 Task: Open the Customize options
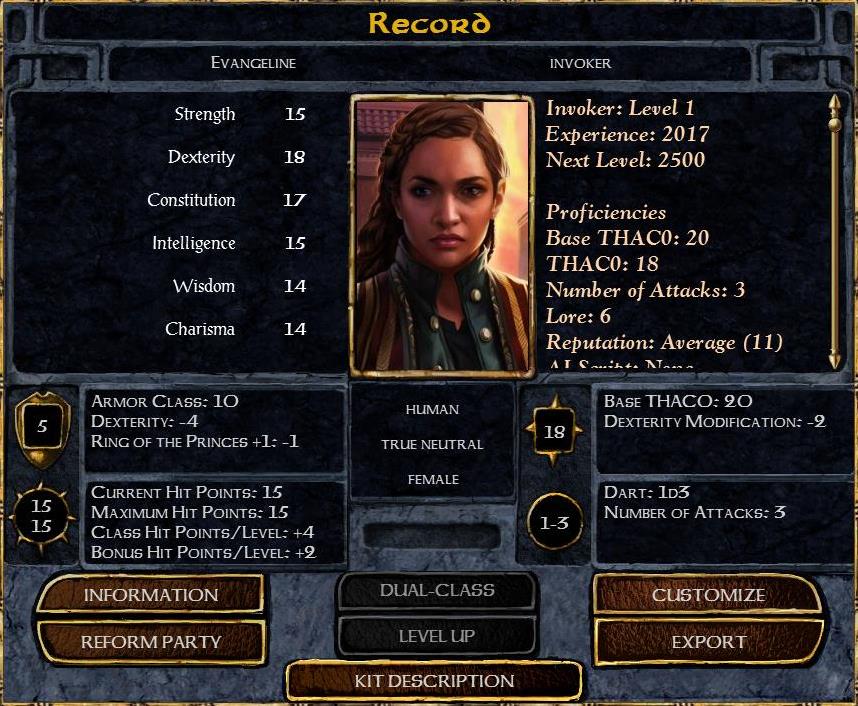[708, 595]
